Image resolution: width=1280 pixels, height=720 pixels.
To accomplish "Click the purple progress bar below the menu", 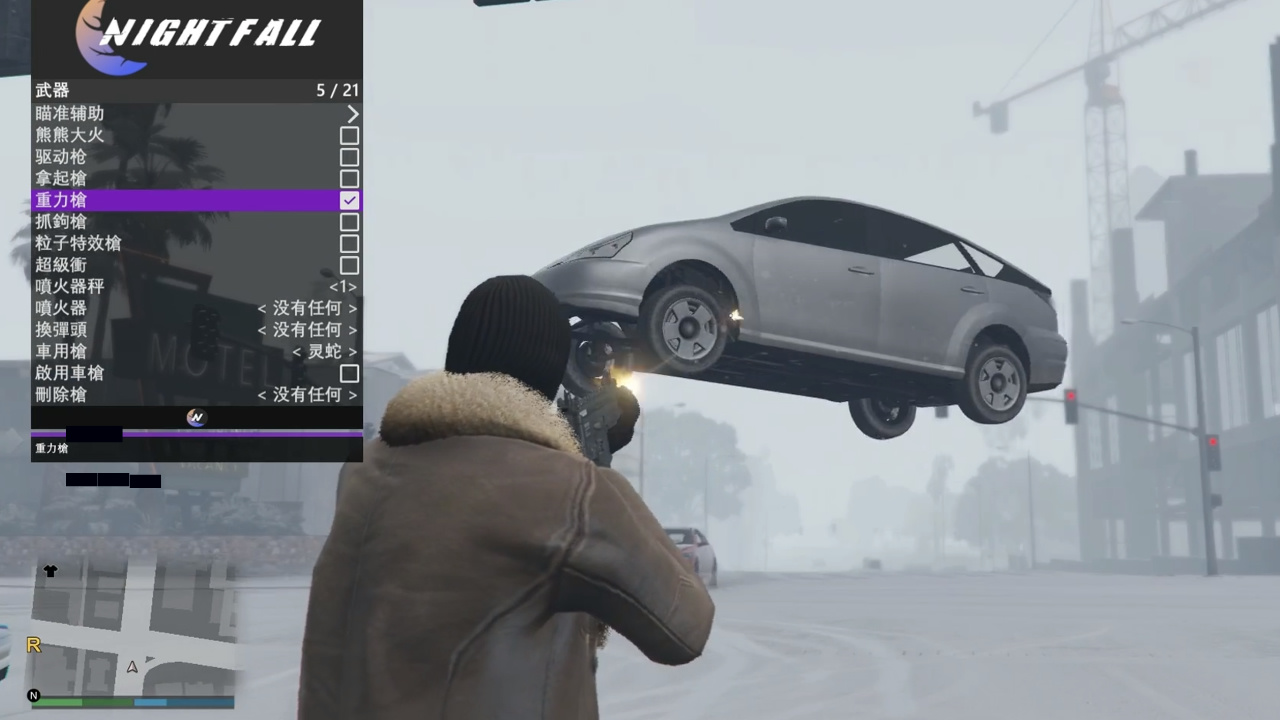I will coord(196,433).
